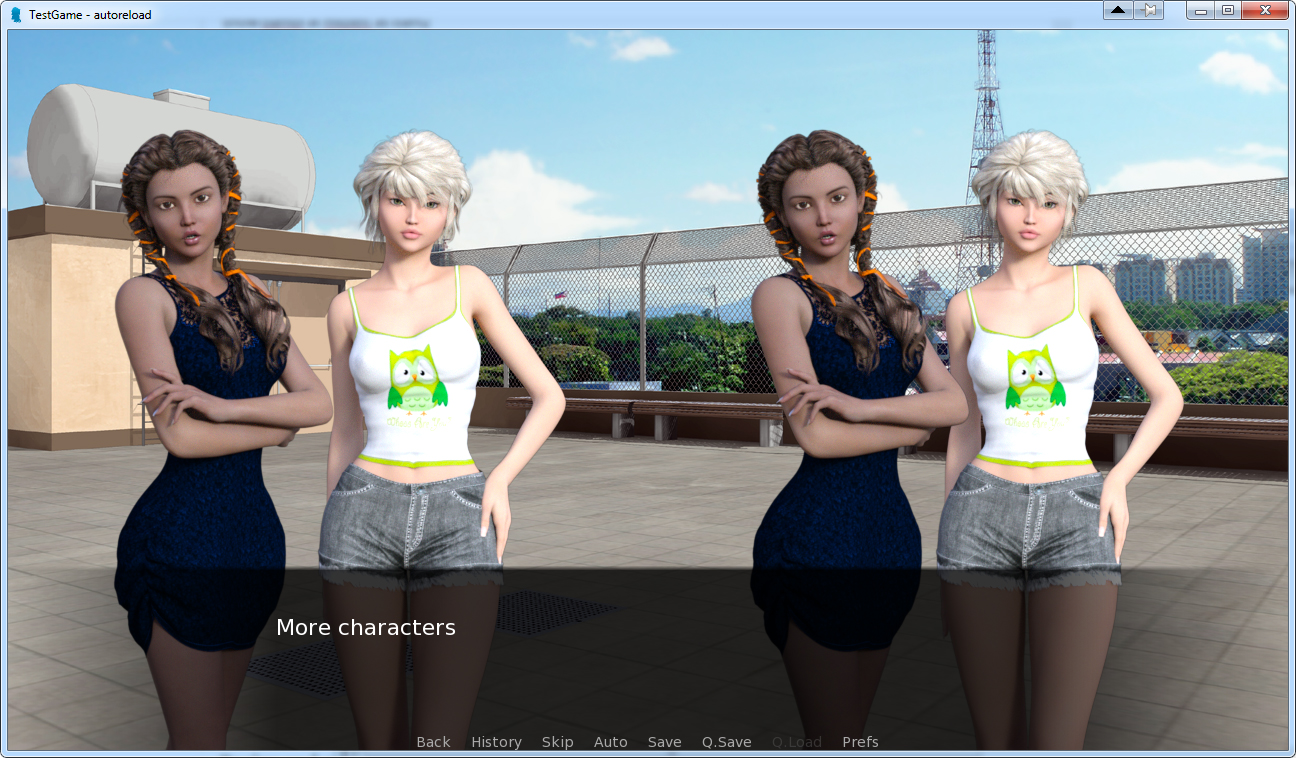1296x758 pixels.
Task: Open the Prefs menu
Action: click(x=860, y=742)
